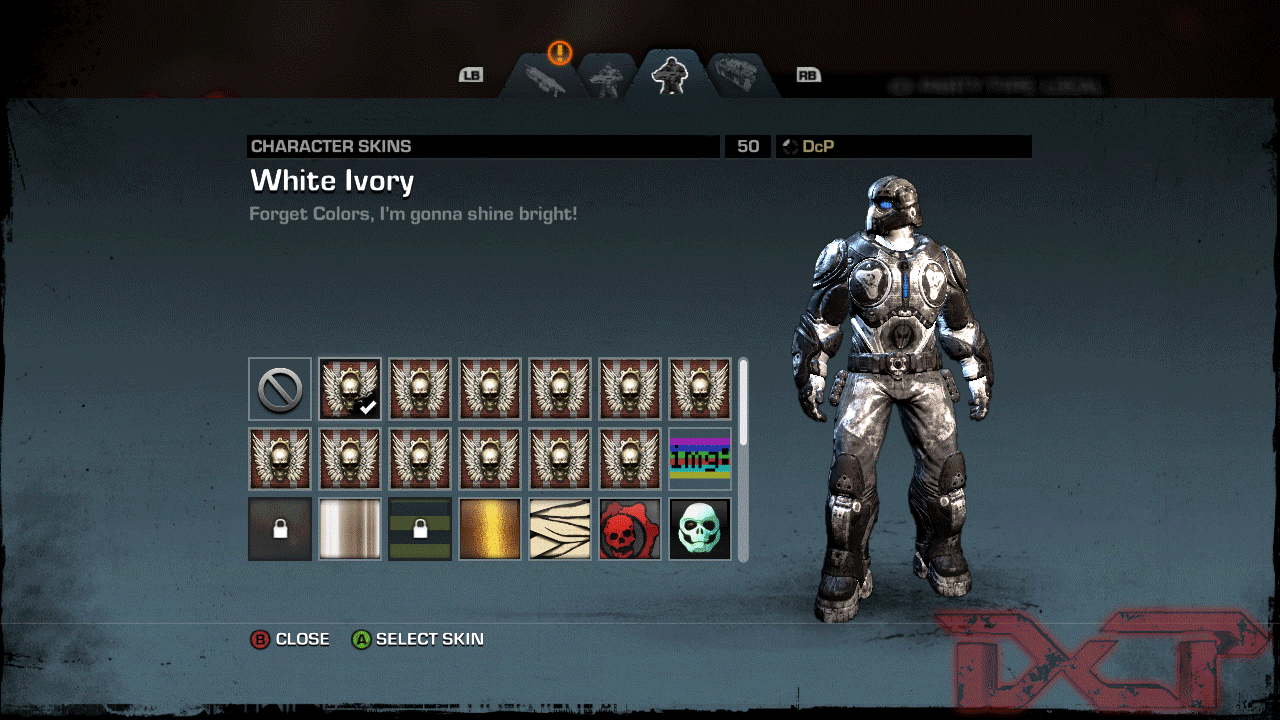
Task: Click the locked dark gray skin tile
Action: [280, 529]
